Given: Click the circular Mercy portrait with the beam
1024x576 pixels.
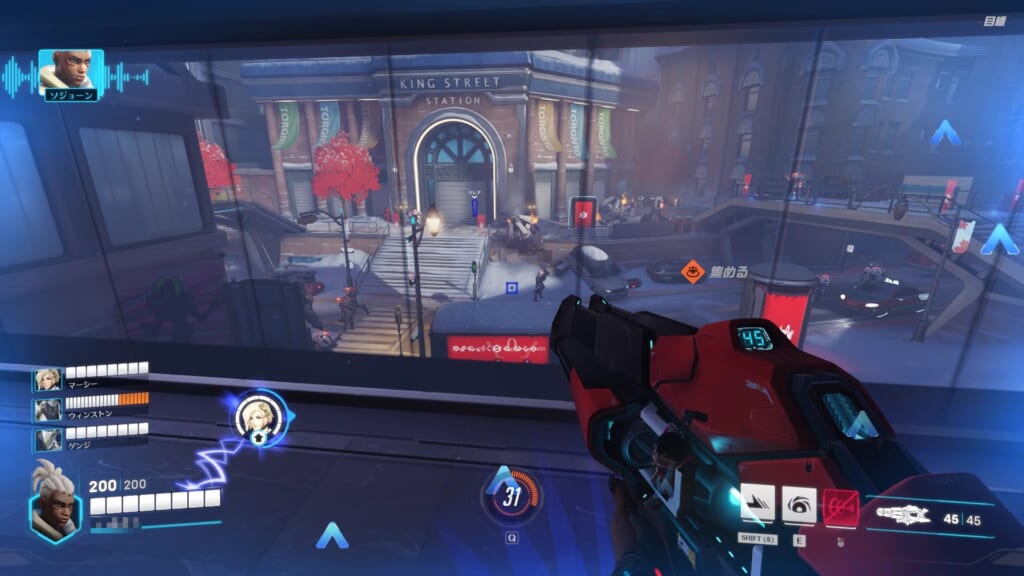Looking at the screenshot, I should pyautogui.click(x=261, y=416).
